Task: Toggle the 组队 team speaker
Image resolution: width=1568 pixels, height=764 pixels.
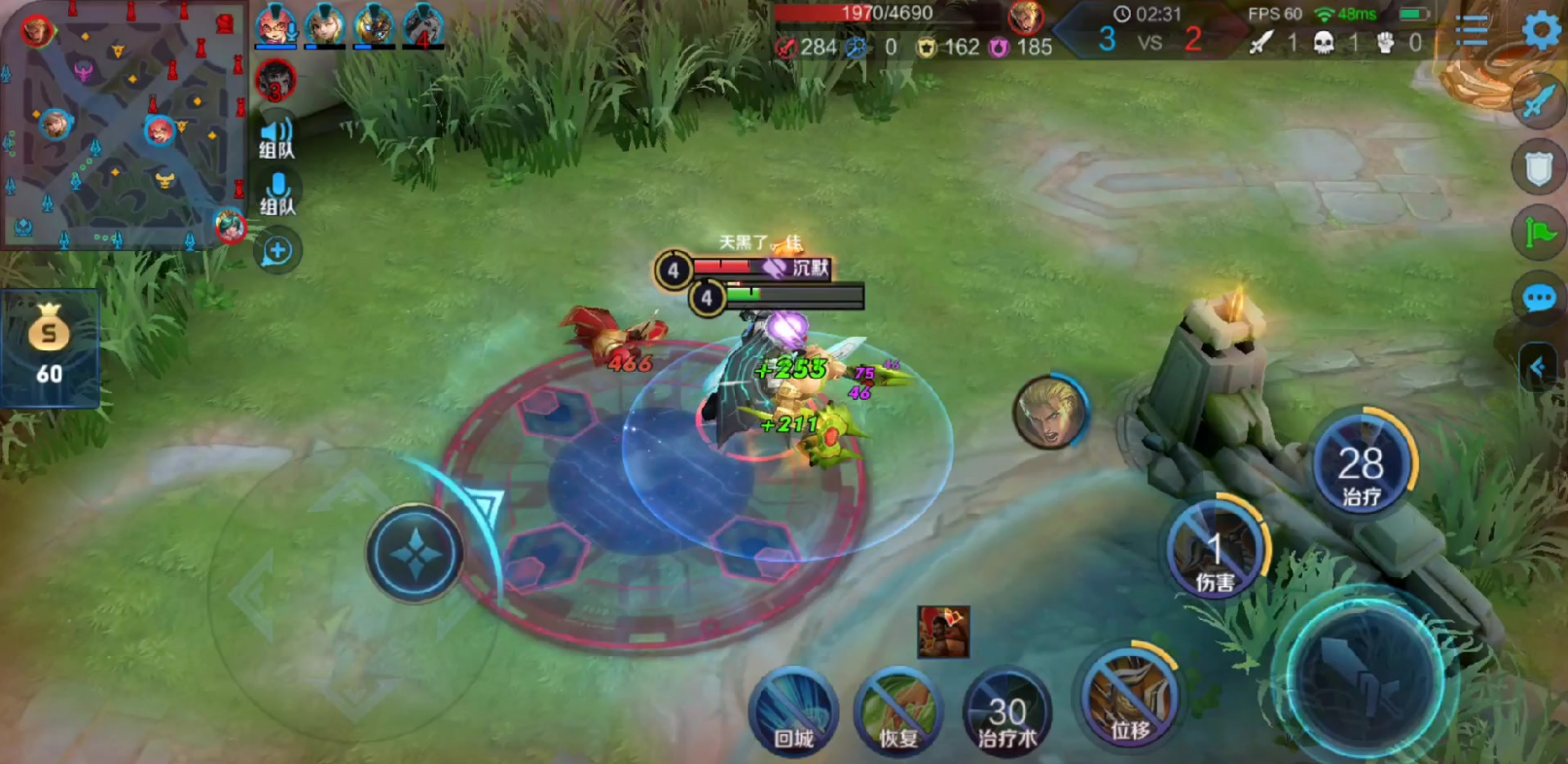Action: tap(276, 137)
